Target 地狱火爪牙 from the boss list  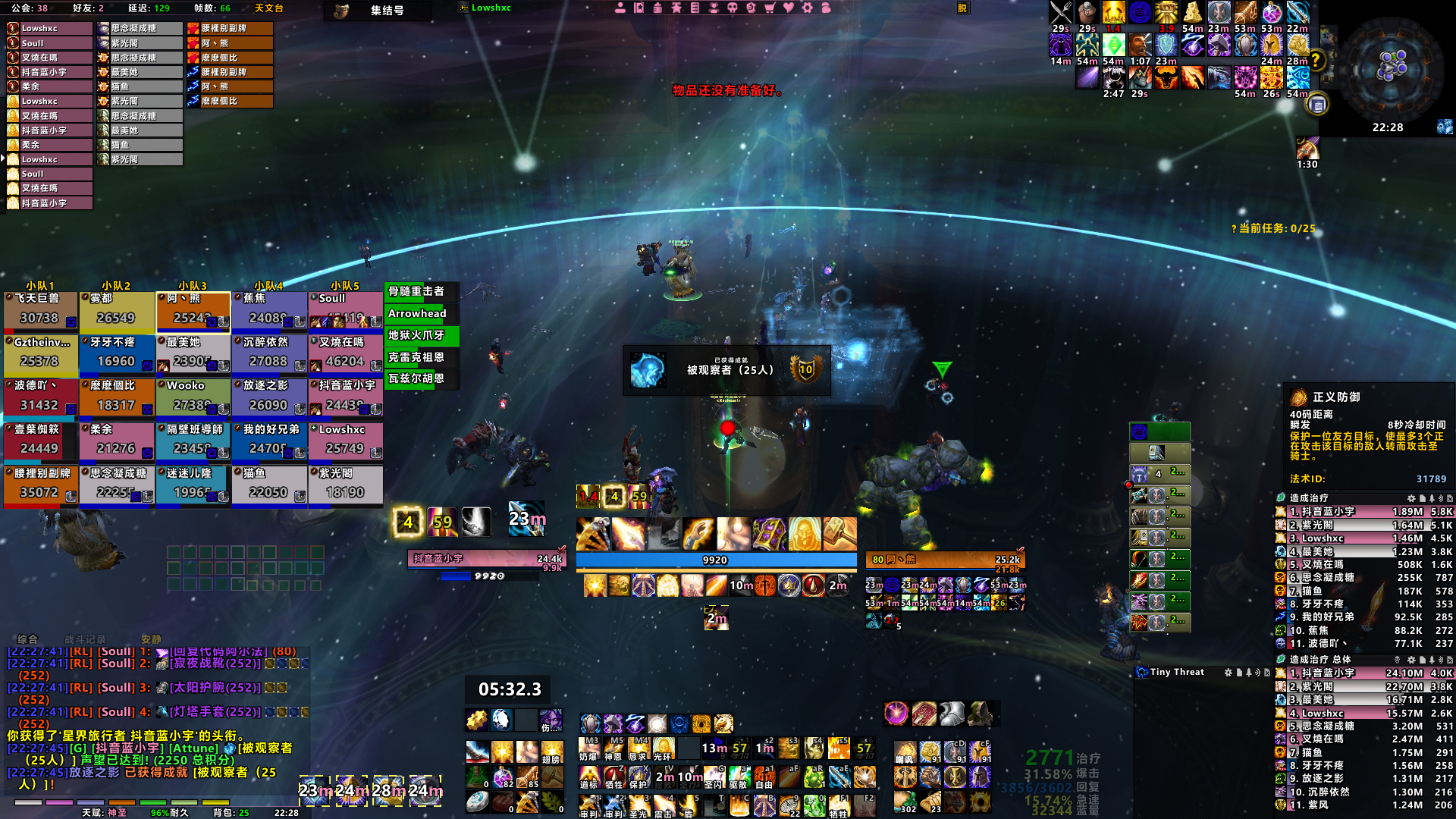[422, 335]
